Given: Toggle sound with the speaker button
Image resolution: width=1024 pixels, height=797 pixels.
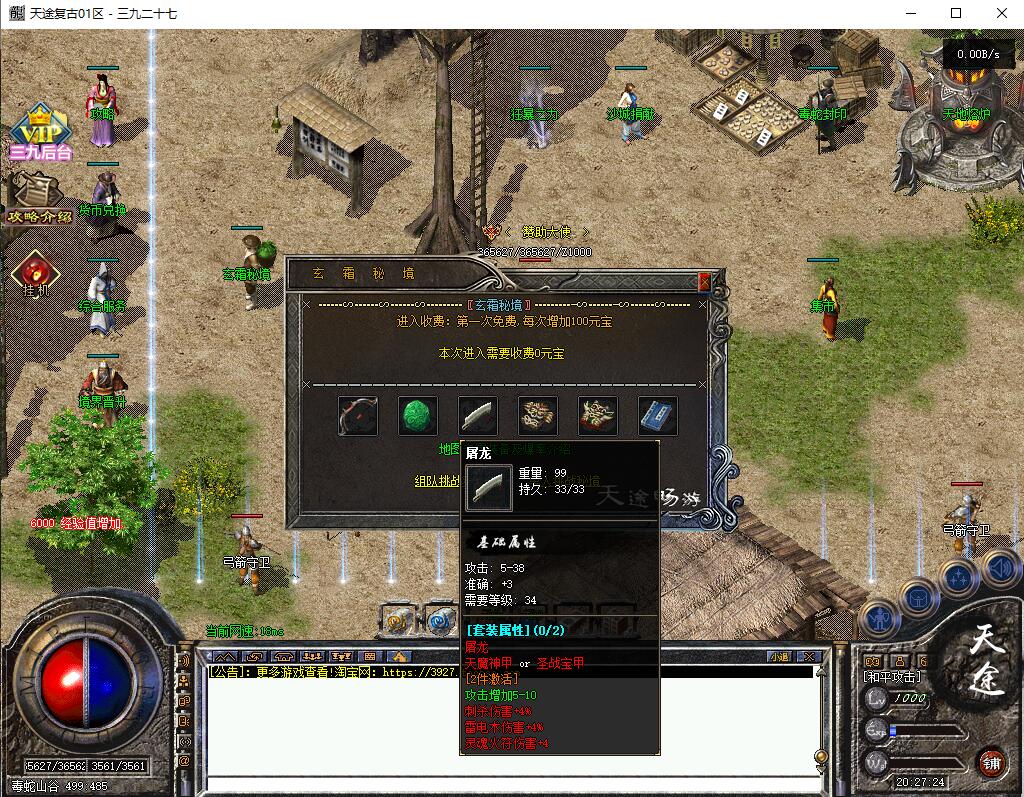Looking at the screenshot, I should (x=1000, y=569).
